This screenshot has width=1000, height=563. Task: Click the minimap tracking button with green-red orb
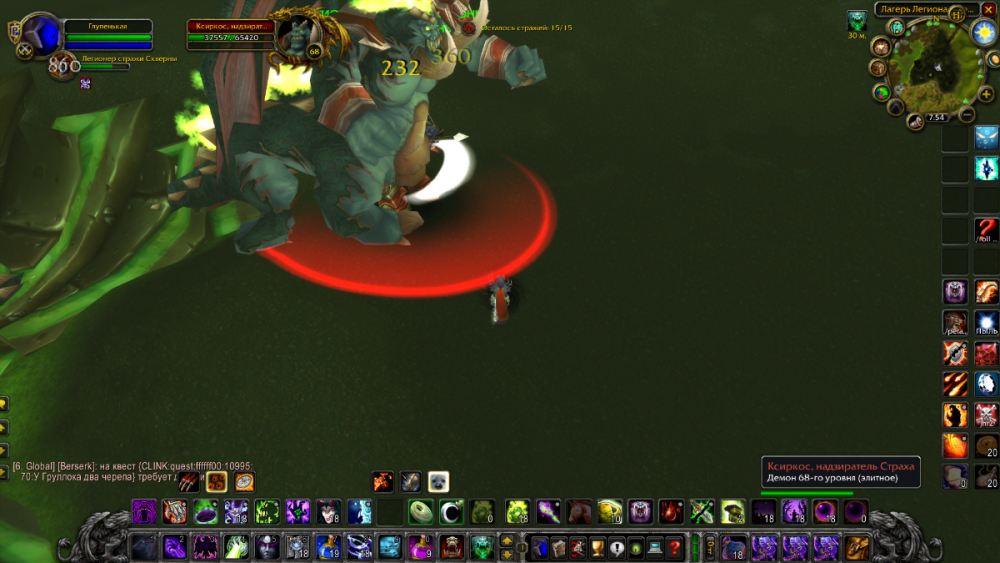pos(882,92)
